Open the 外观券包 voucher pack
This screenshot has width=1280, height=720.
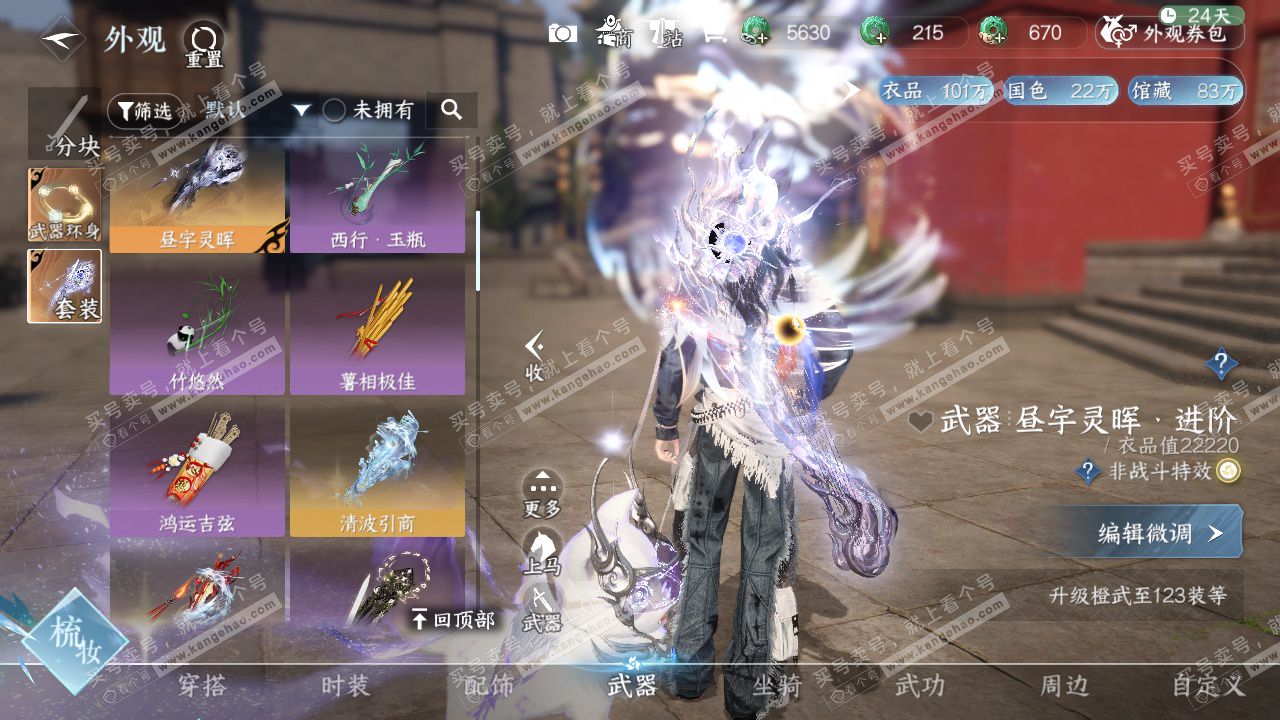(x=1171, y=33)
